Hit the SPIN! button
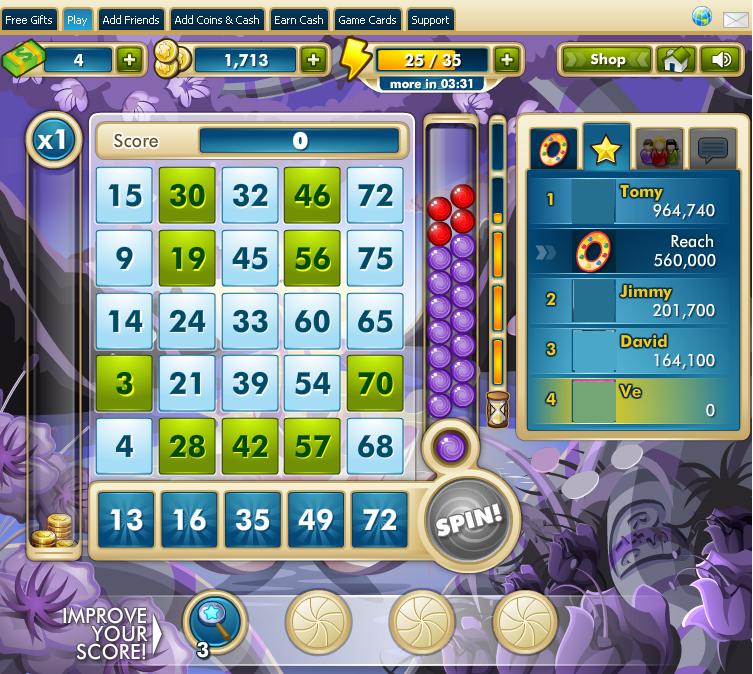Viewport: 753px width, 674px height. [x=467, y=520]
